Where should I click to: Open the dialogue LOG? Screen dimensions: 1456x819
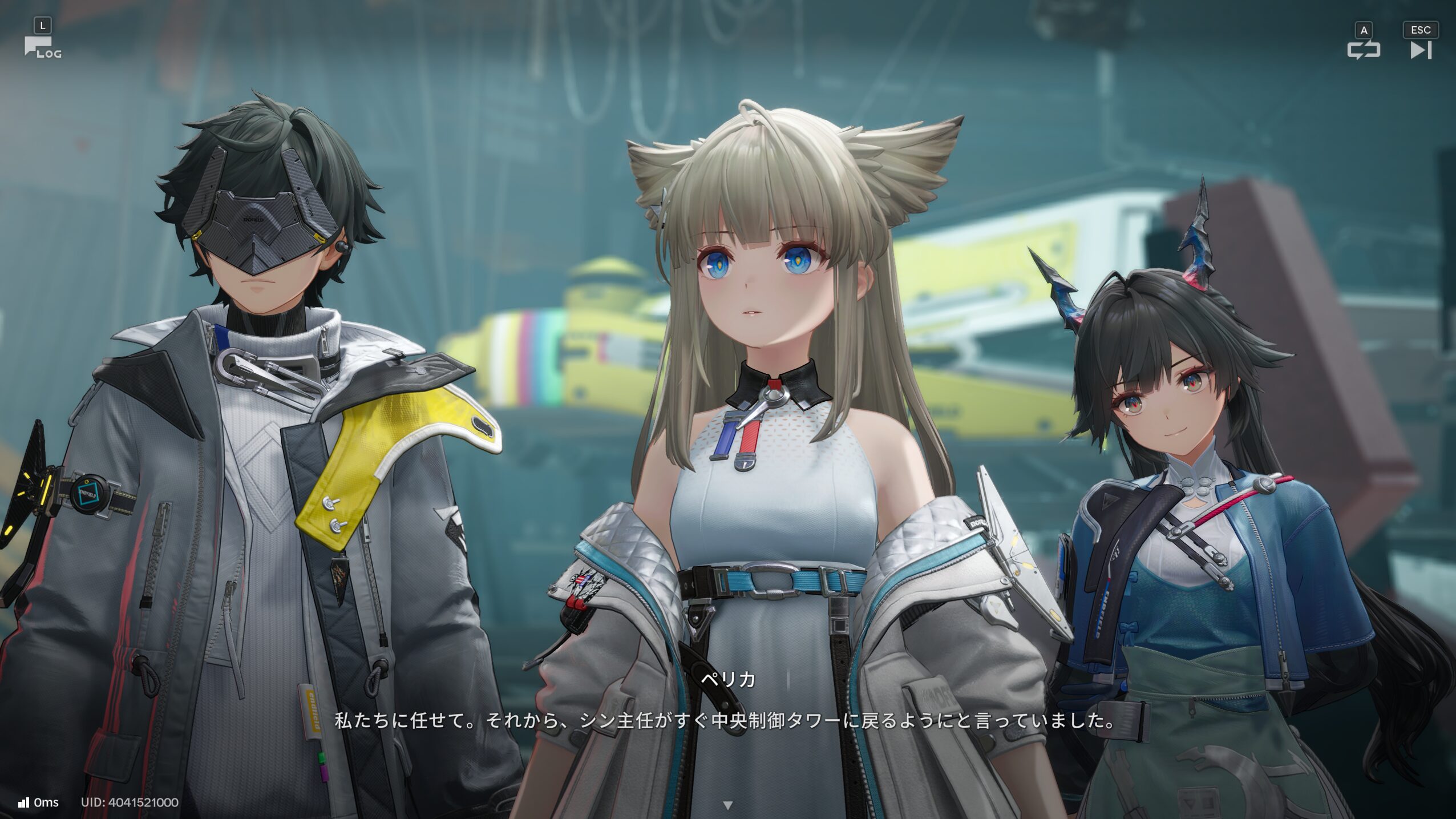[42, 47]
